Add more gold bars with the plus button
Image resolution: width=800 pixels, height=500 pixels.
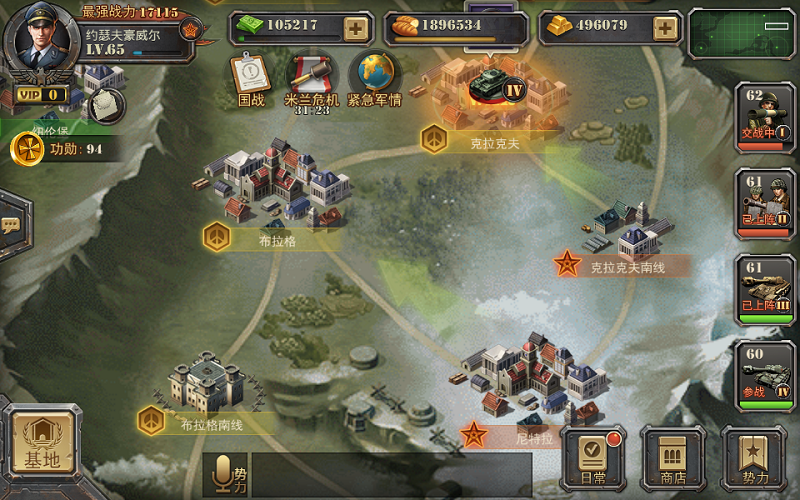(x=665, y=27)
